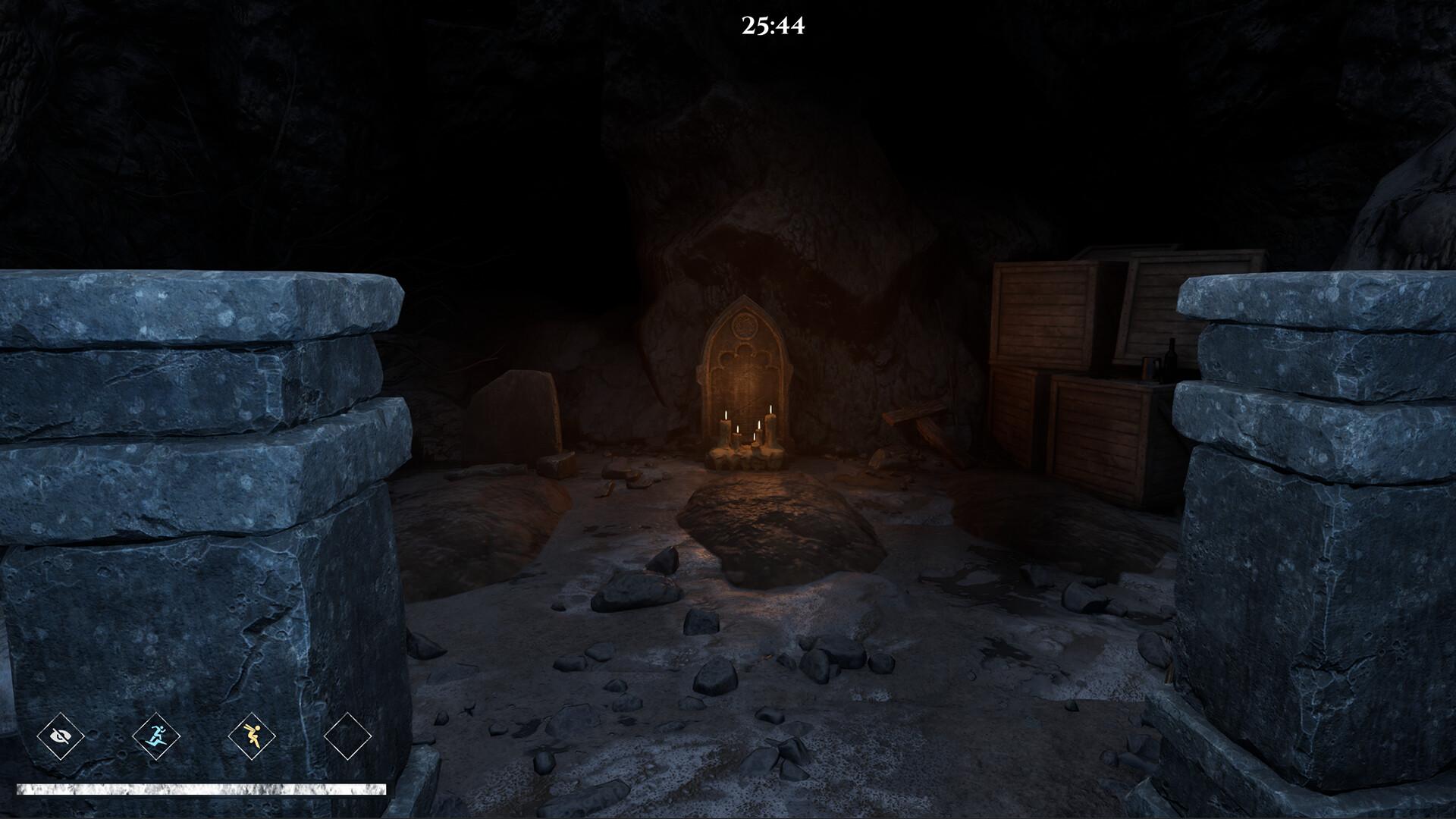Snuff out the tallest altar candle
Screen dimensions: 1456x819
point(770,425)
